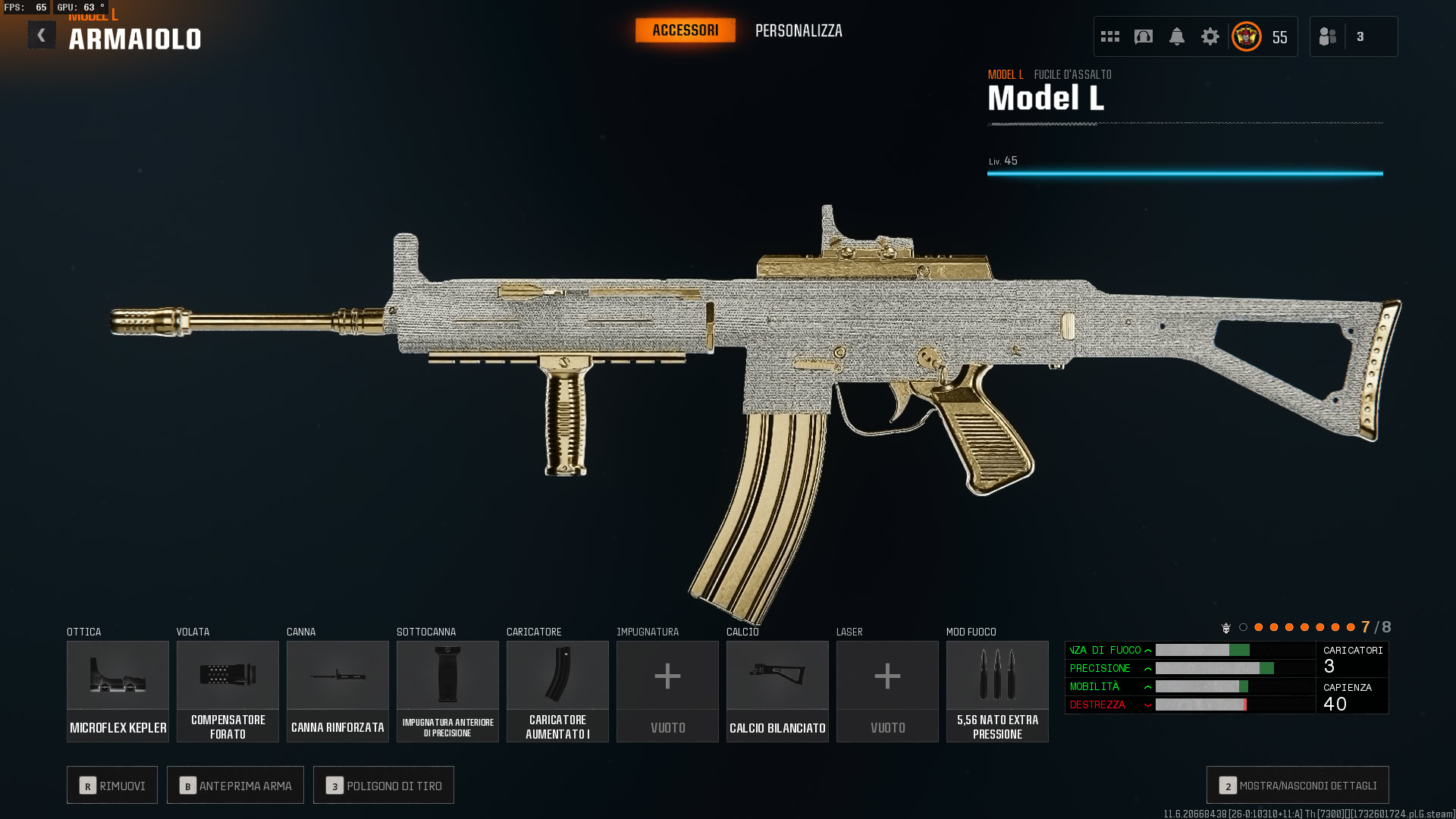The height and width of the screenshot is (819, 1456).
Task: Add an attachment to empty Laser slot
Action: pos(887,691)
